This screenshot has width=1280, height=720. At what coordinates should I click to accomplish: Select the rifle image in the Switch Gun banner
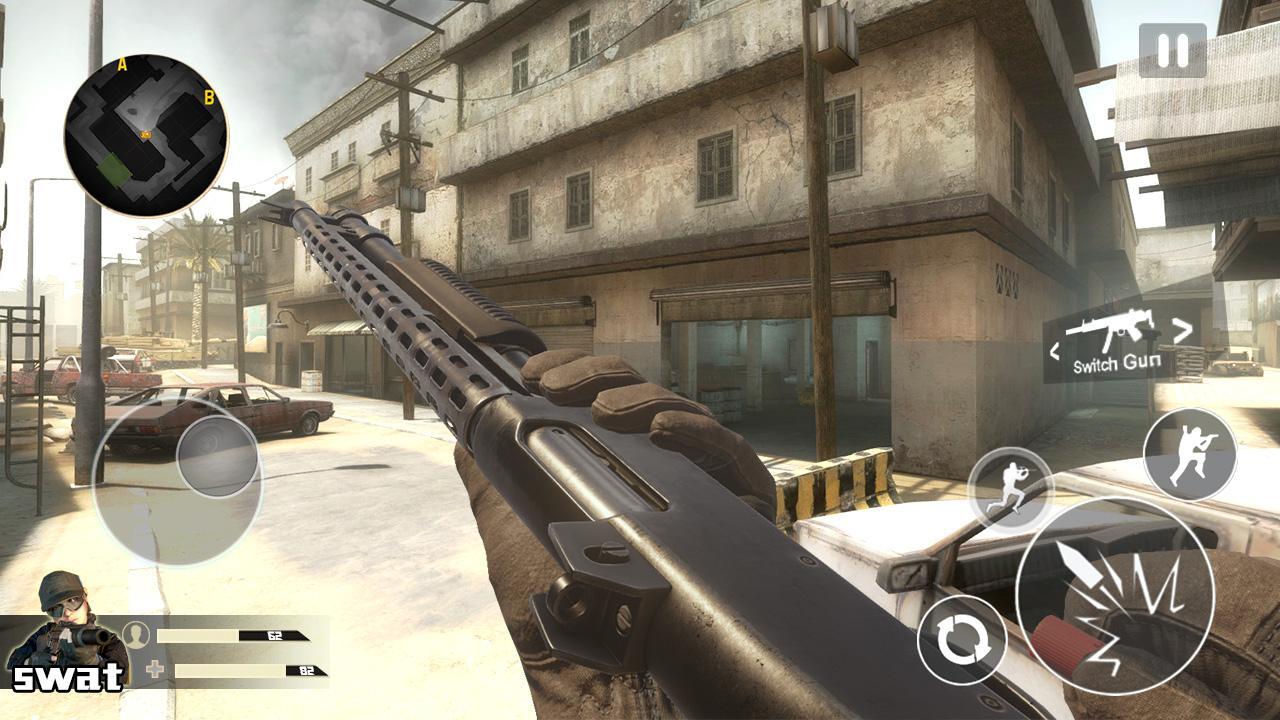[x=1114, y=328]
